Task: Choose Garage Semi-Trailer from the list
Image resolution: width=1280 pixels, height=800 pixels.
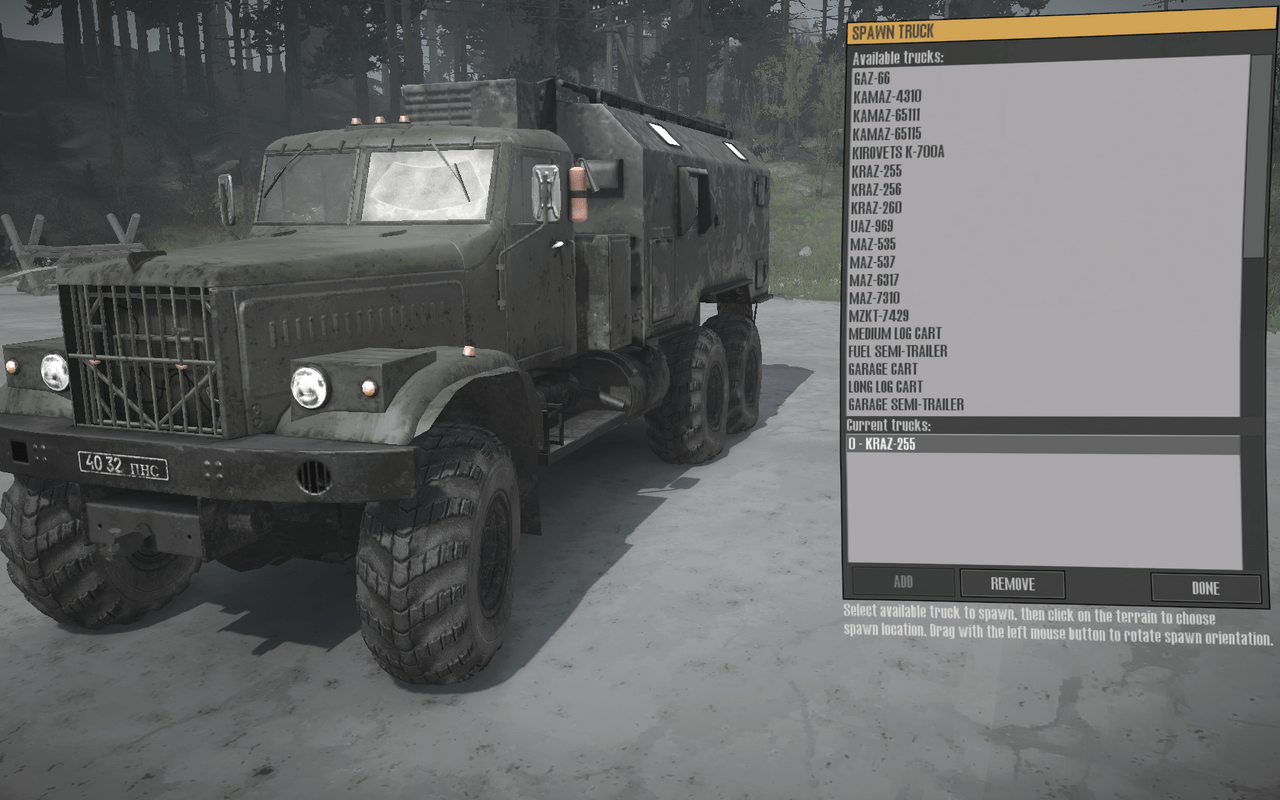Action: click(906, 405)
